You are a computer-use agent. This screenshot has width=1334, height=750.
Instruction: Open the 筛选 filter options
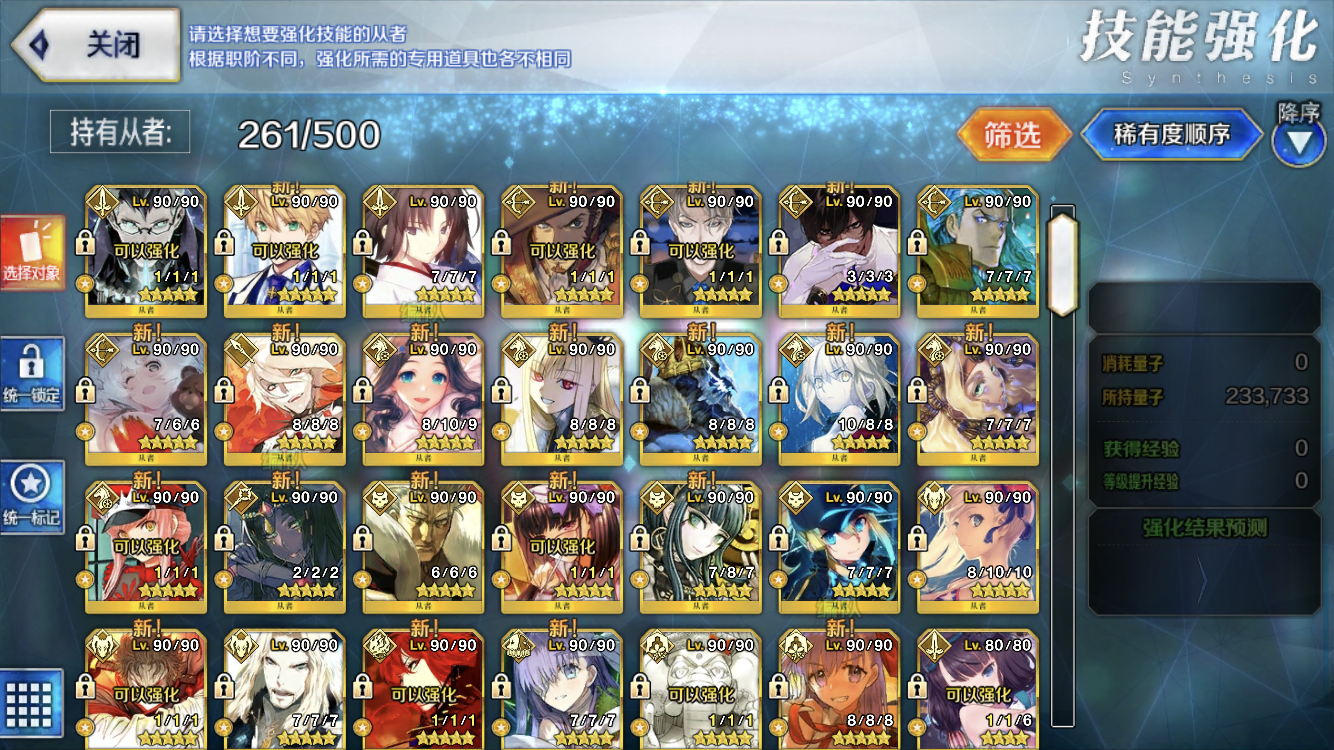1012,135
